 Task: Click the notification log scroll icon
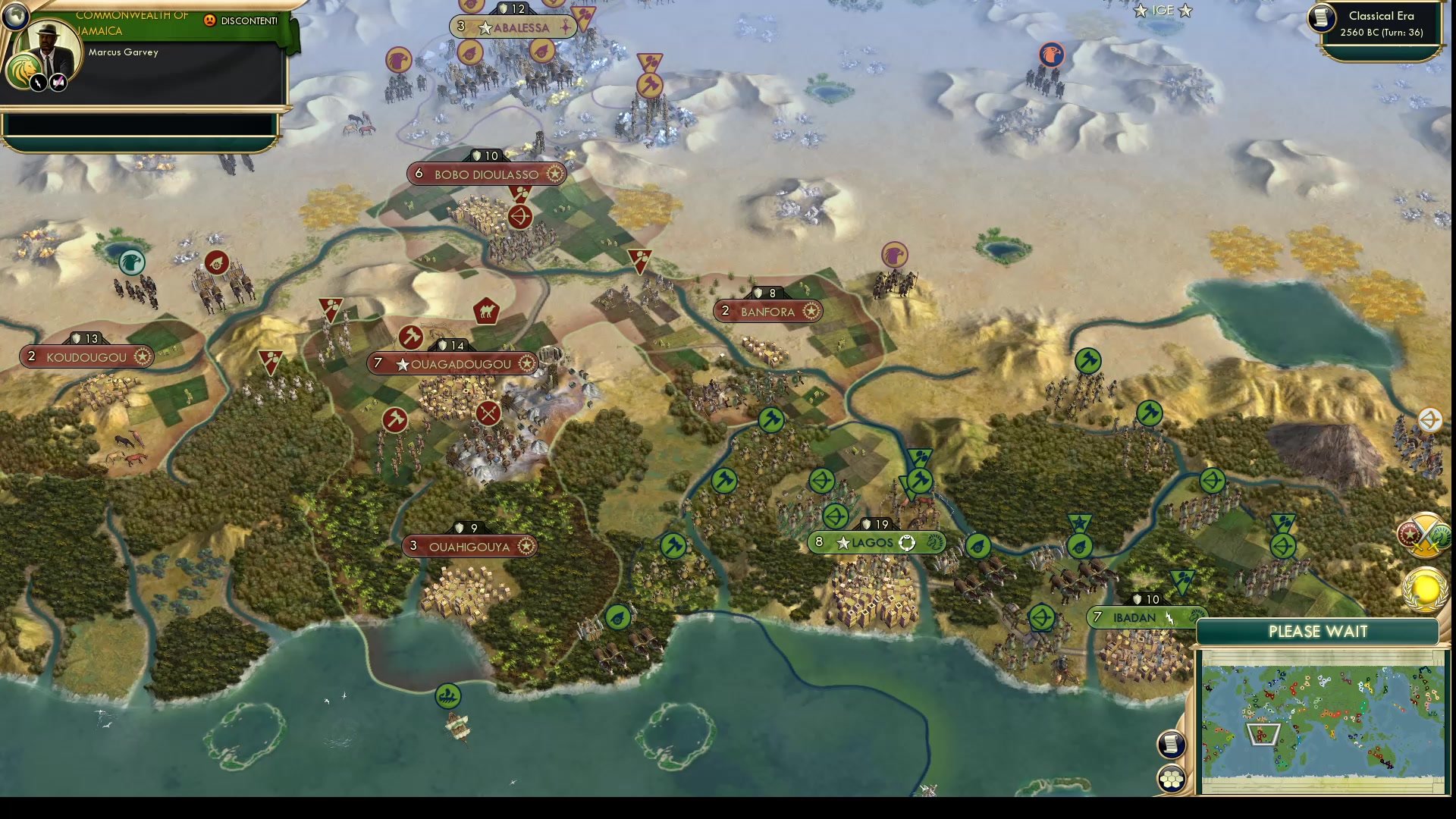click(1171, 744)
